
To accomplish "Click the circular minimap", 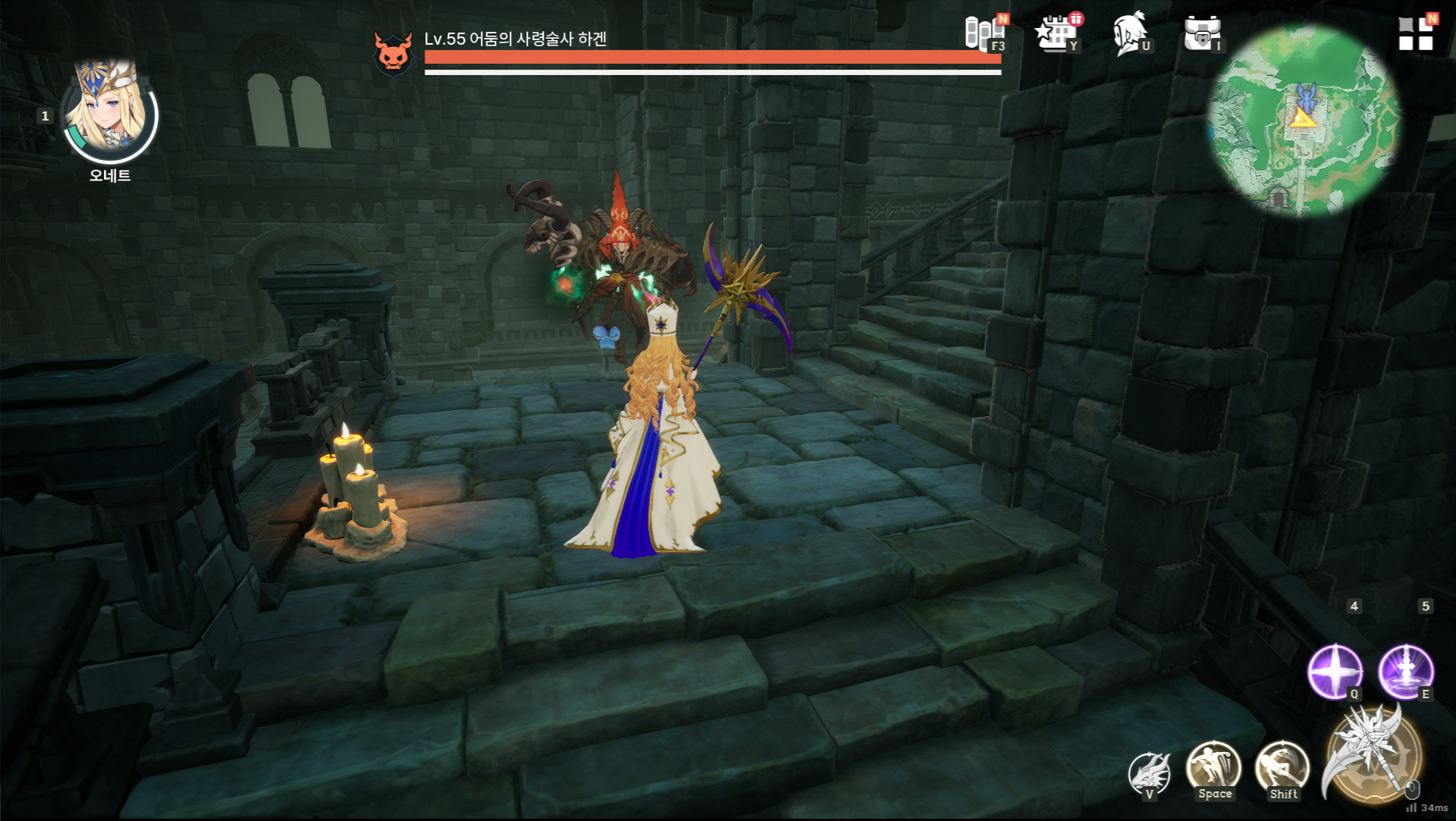I will [x=1303, y=119].
